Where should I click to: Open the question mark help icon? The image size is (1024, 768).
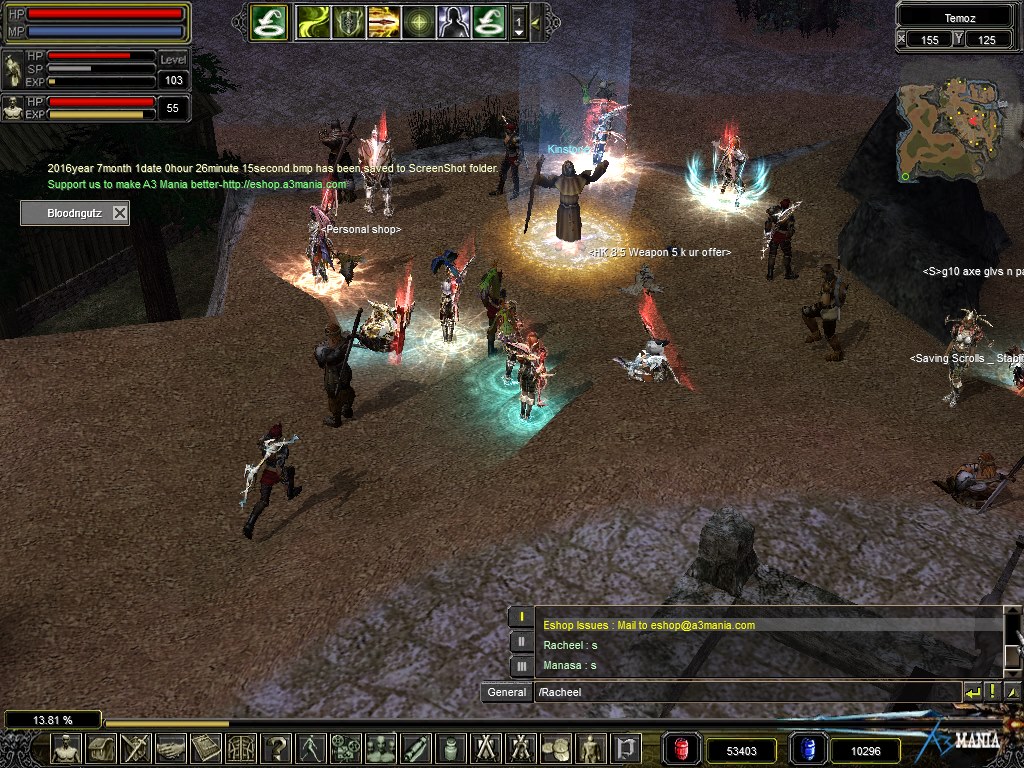pos(276,748)
